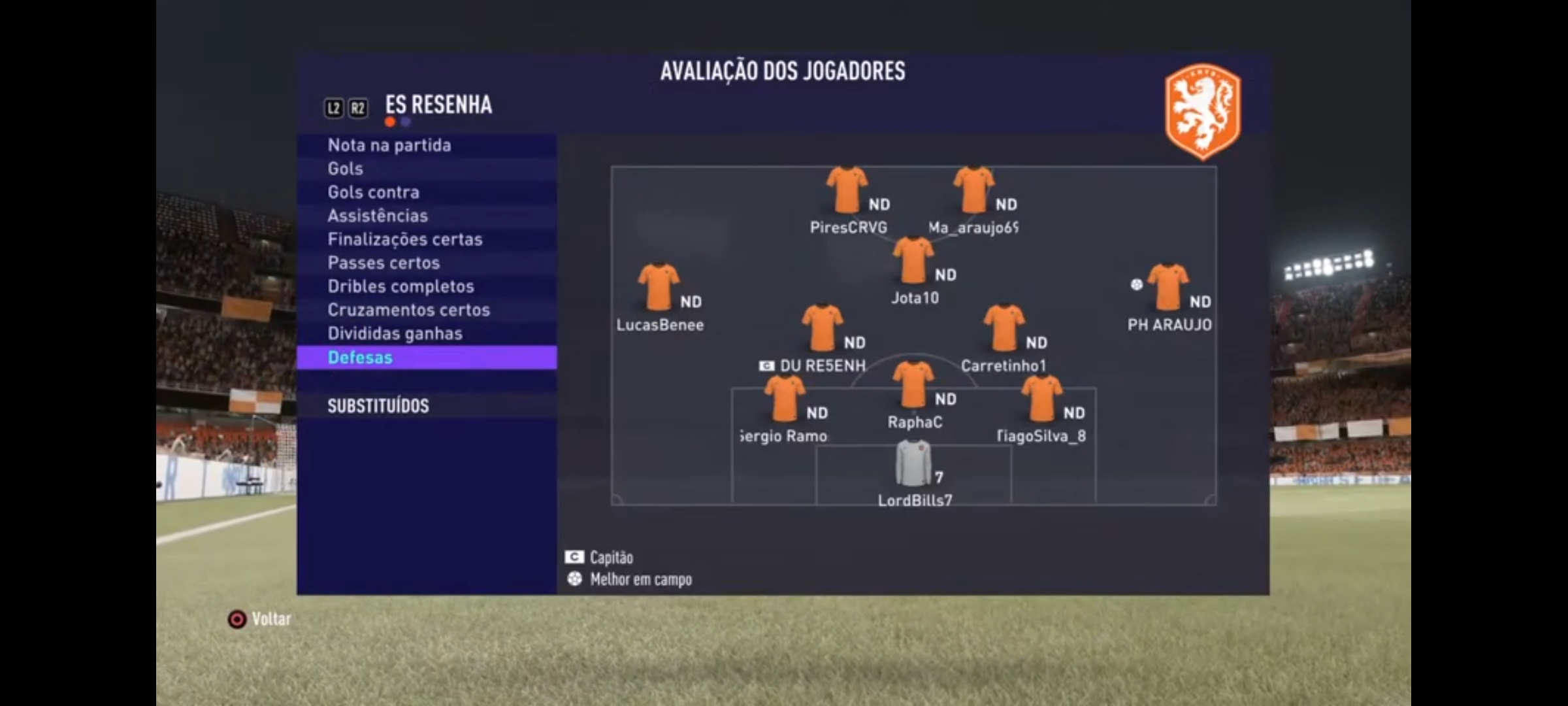Select RaphaC in the defense
Screen dimensions: 1568x706
[913, 384]
